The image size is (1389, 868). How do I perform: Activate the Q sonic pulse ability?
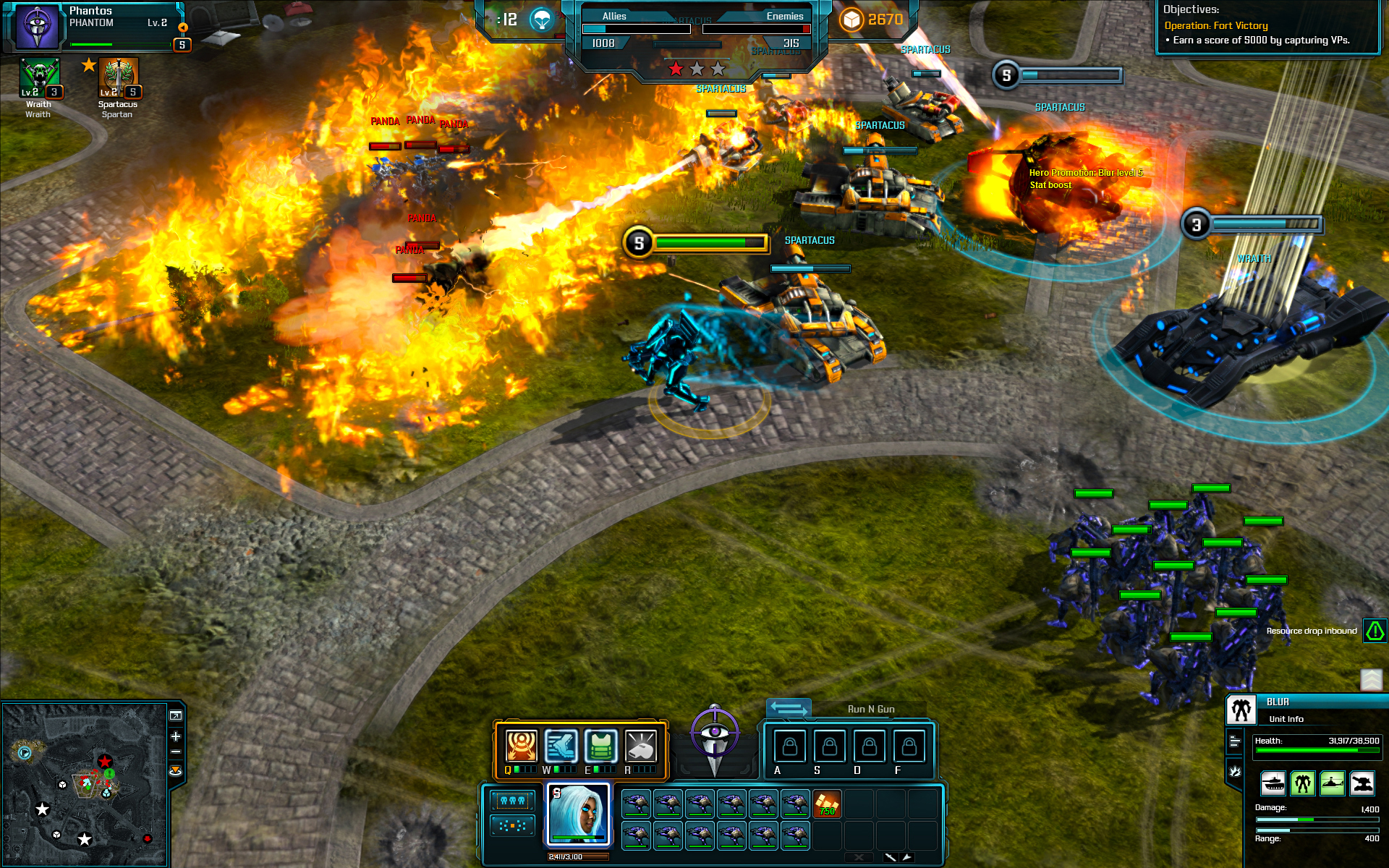coord(521,746)
